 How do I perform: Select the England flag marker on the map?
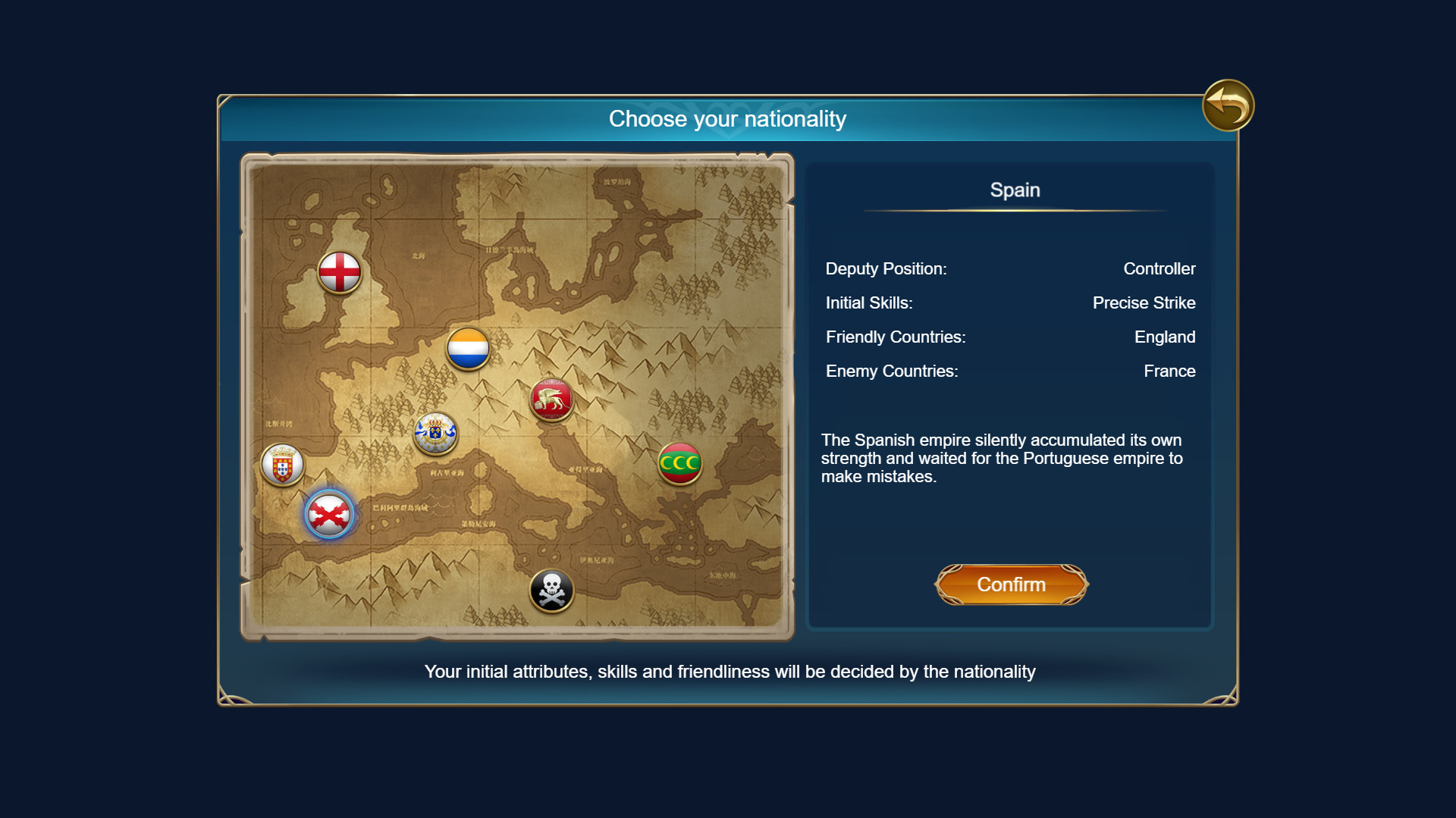(340, 271)
